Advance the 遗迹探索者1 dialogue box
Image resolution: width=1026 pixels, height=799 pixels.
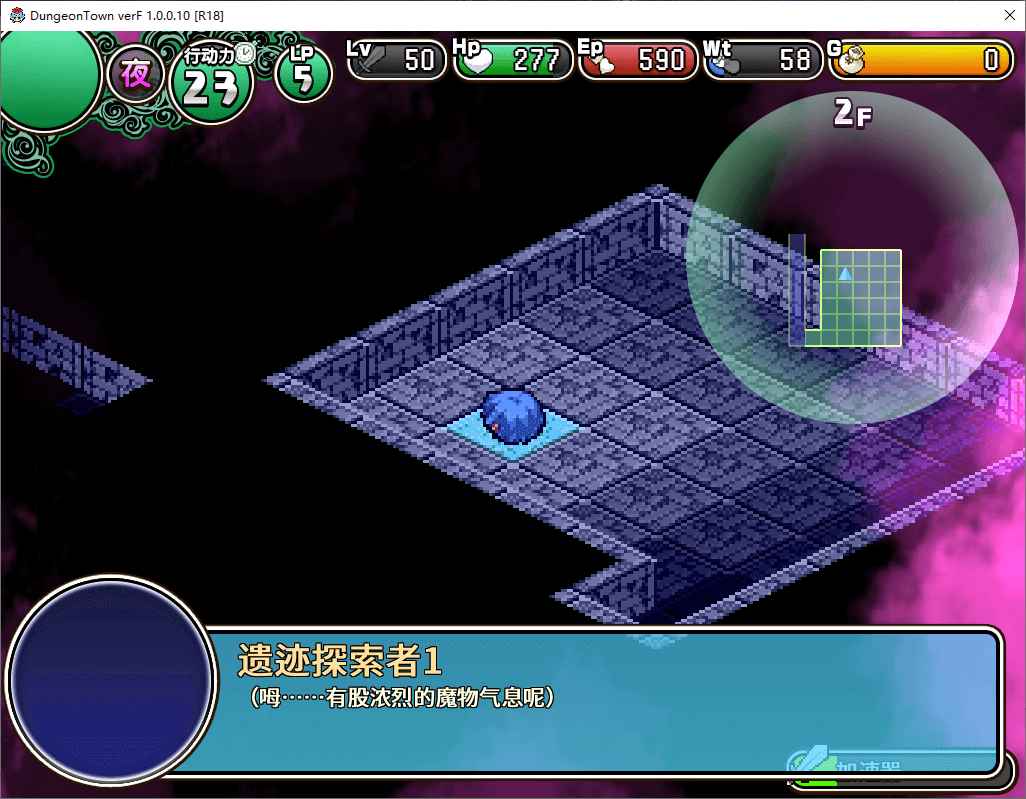(x=600, y=700)
